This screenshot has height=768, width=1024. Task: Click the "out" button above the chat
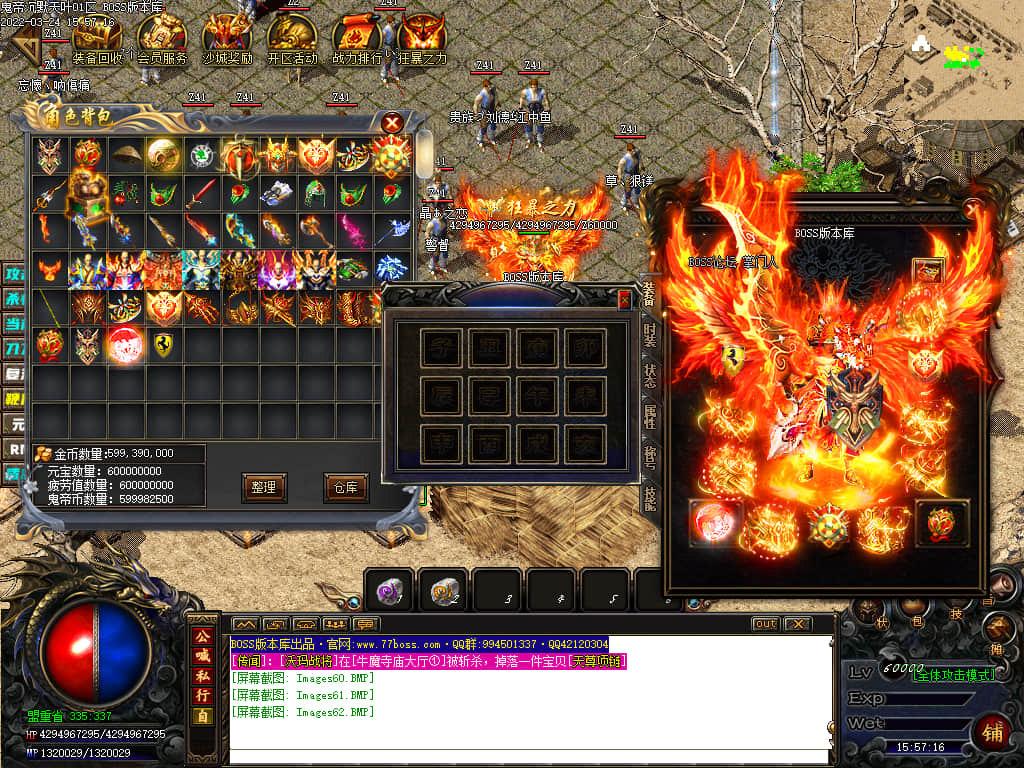point(765,624)
